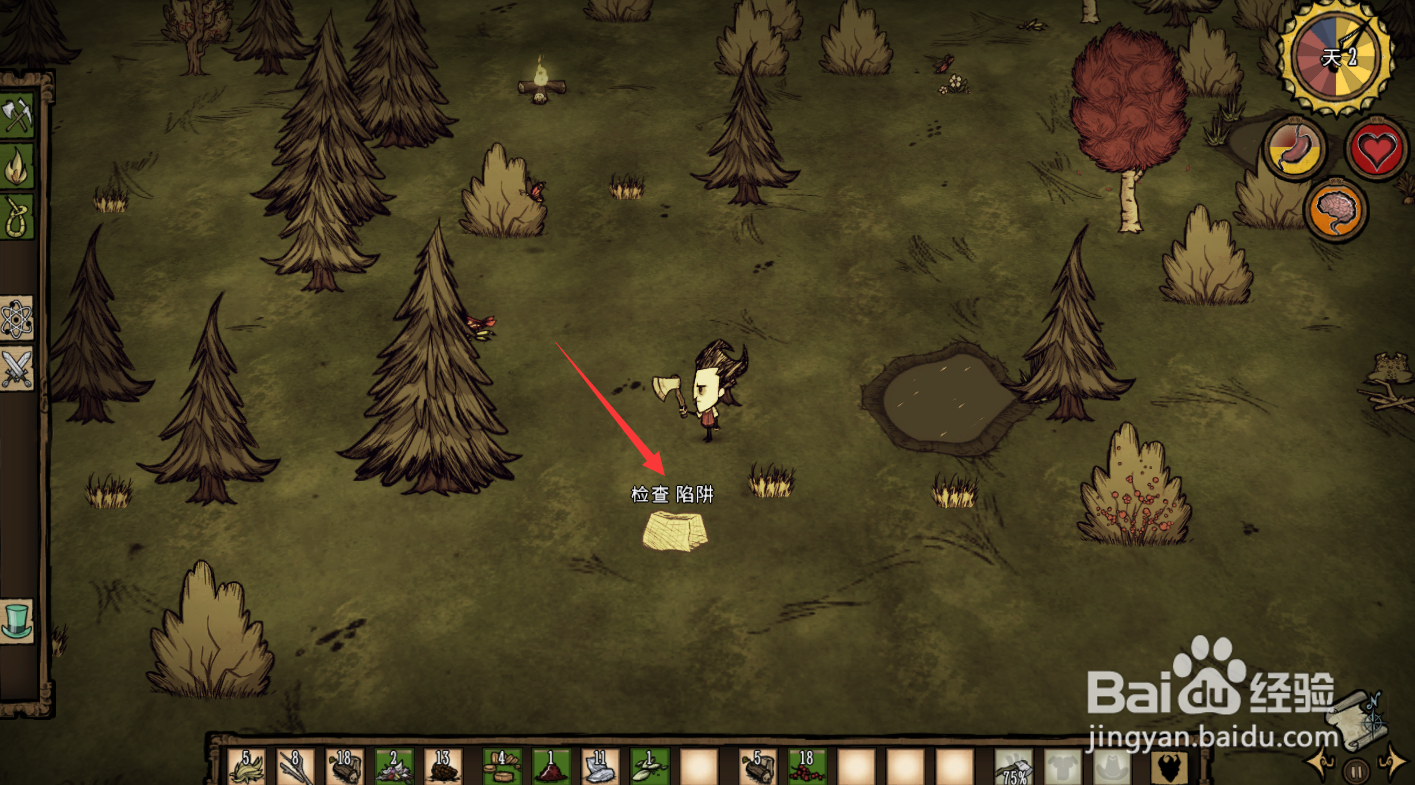Pause the game
Image resolution: width=1415 pixels, height=785 pixels.
coord(1356,770)
